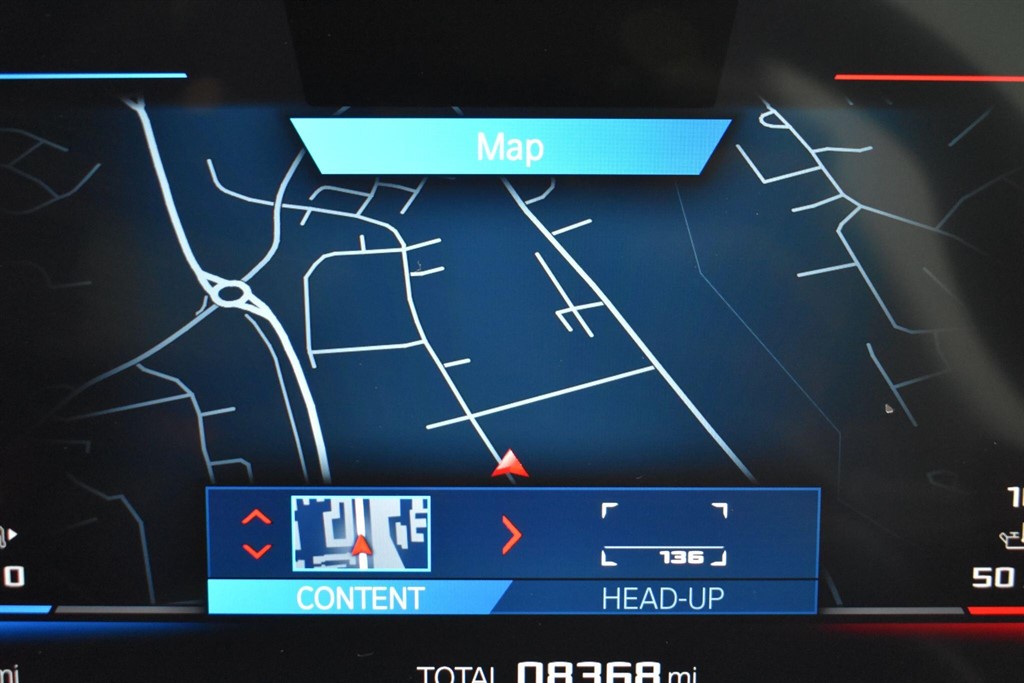
Task: Click the red up chevron arrow
Action: pyautogui.click(x=256, y=517)
